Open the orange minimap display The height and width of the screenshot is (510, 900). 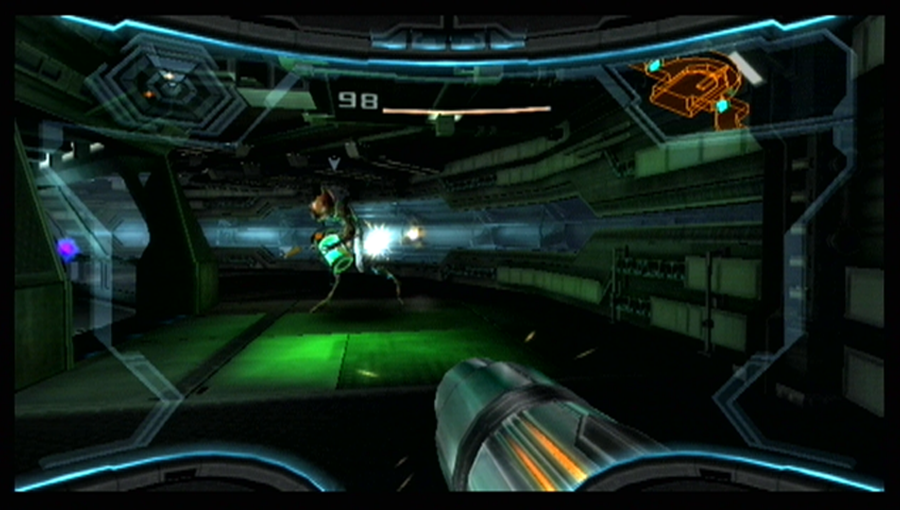point(696,89)
